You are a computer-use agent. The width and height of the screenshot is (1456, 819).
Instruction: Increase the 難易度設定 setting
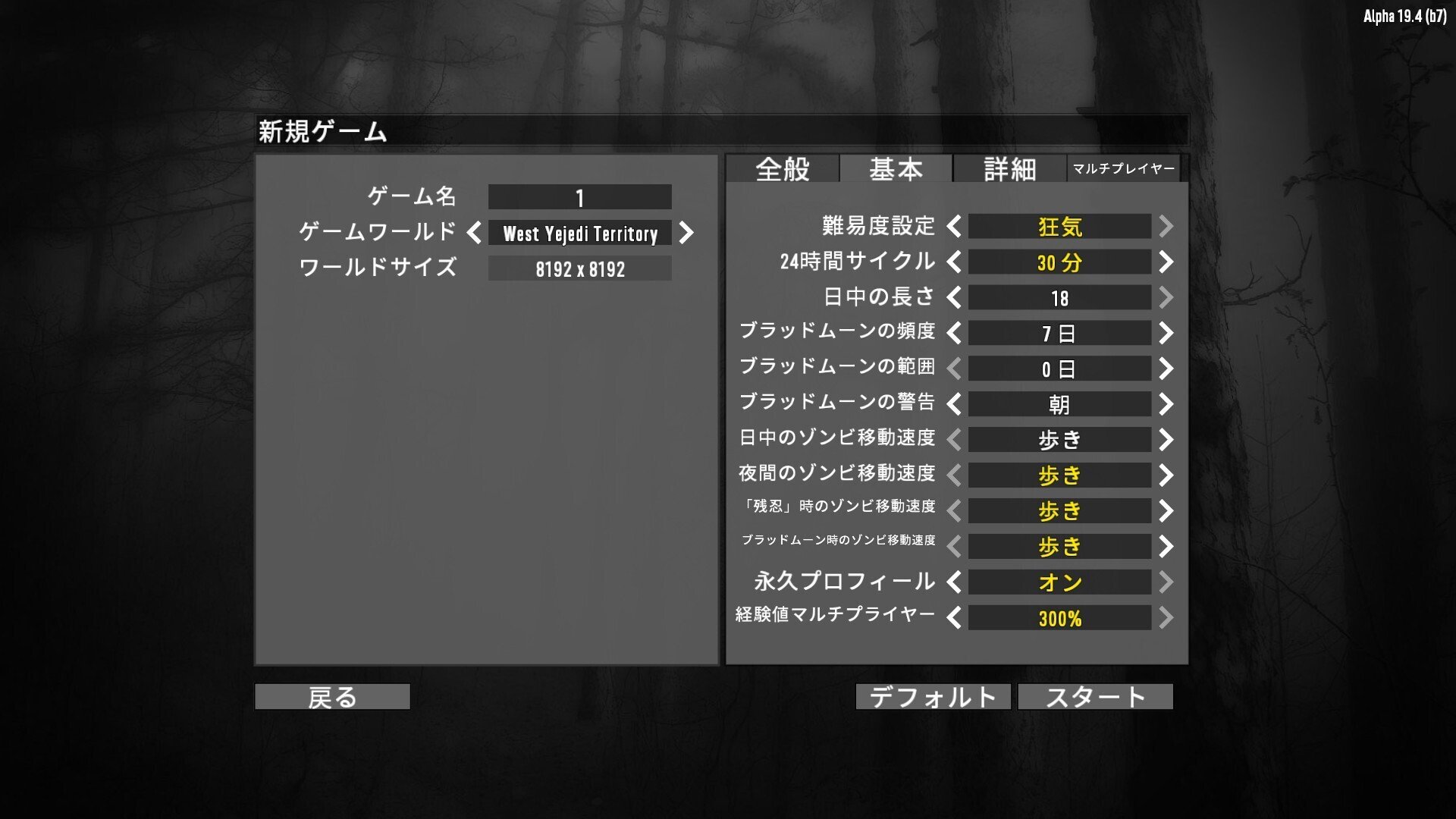pos(1166,226)
